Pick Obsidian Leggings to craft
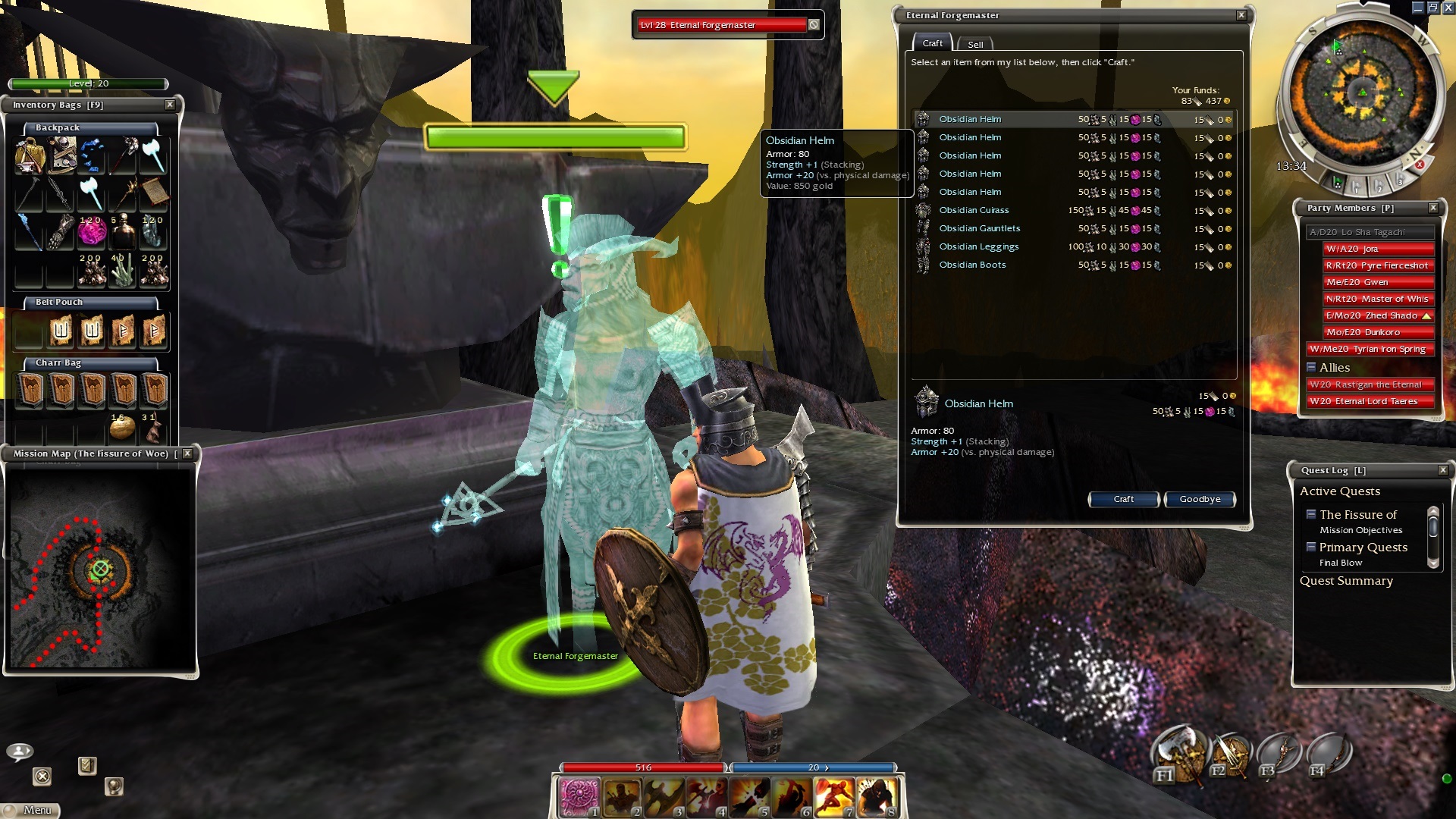 978,246
